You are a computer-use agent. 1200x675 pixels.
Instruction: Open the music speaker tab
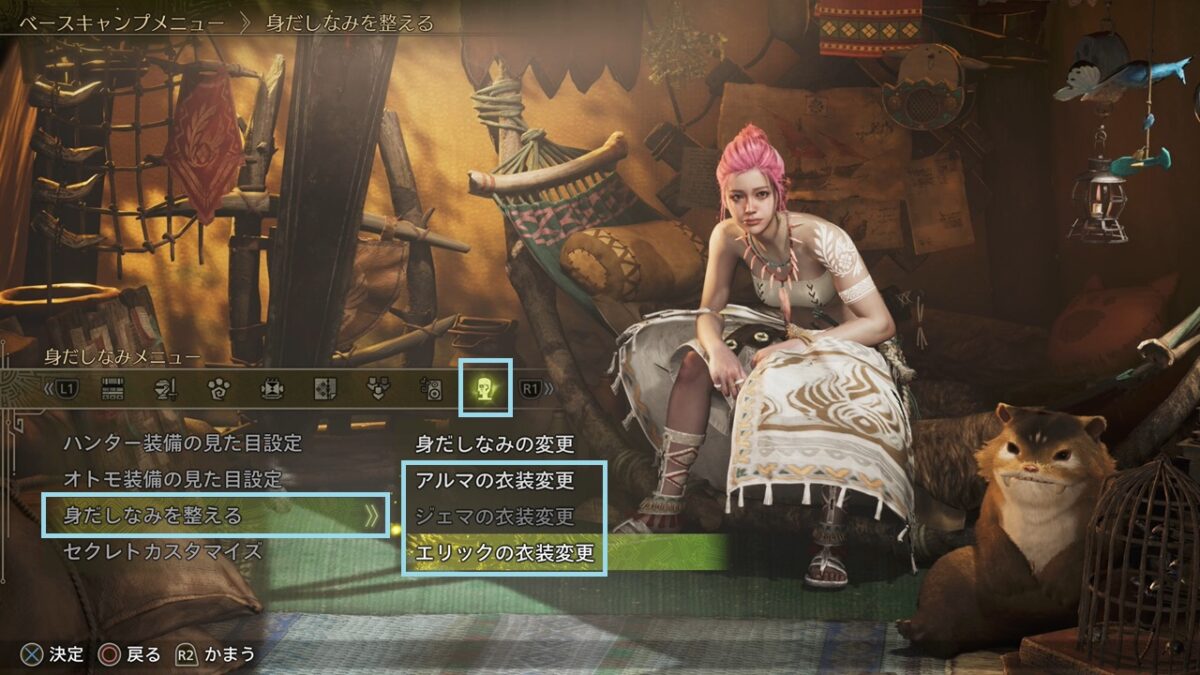tap(431, 388)
